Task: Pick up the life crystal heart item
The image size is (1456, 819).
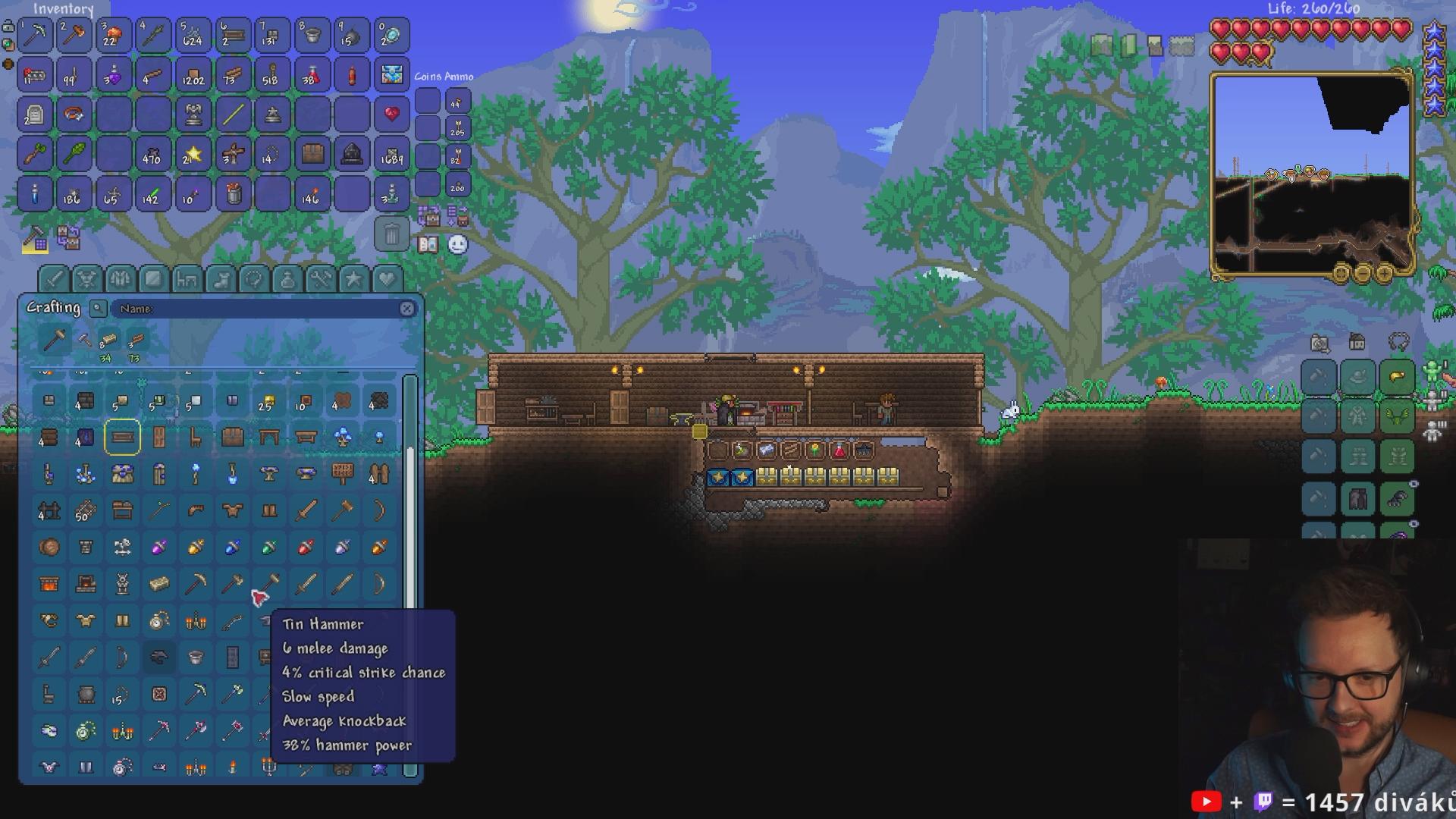Action: click(x=391, y=115)
